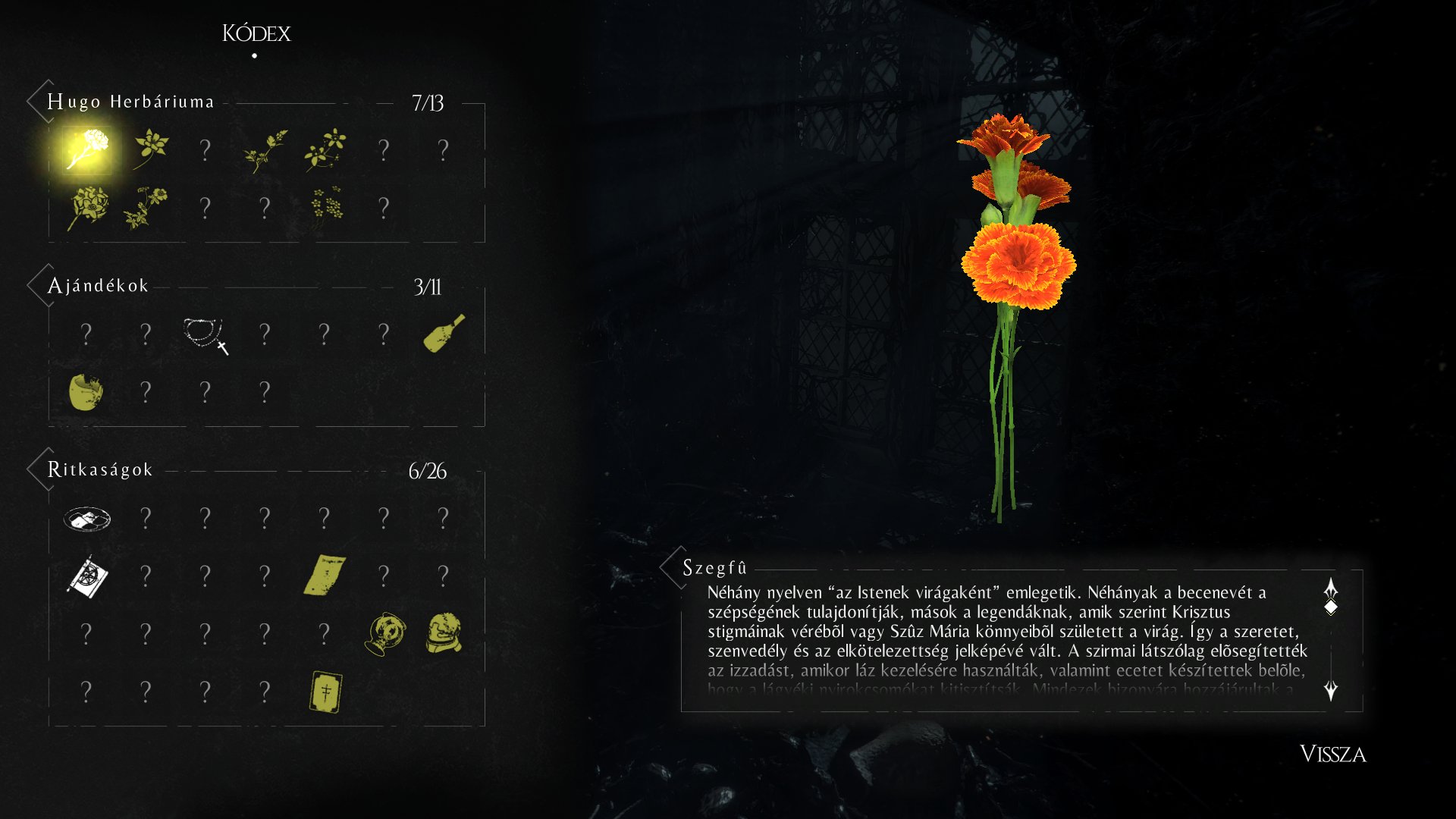Open the single star-shaped flower entry
This screenshot has height=819, width=1456.
[149, 148]
